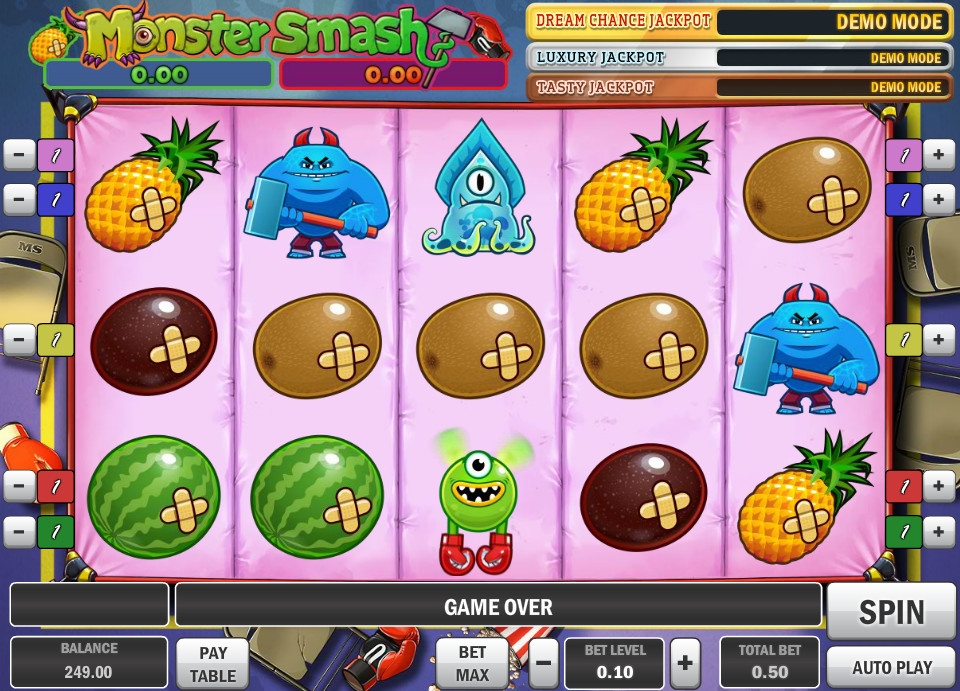Viewport: 960px width, 691px height.
Task: Reduce the yellow line bet
Action: (19, 340)
